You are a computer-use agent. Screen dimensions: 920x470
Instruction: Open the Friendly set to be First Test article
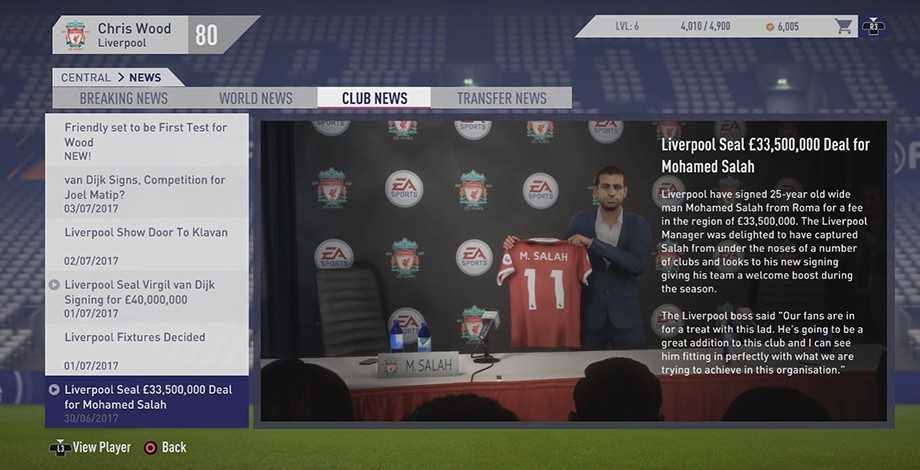[x=146, y=141]
